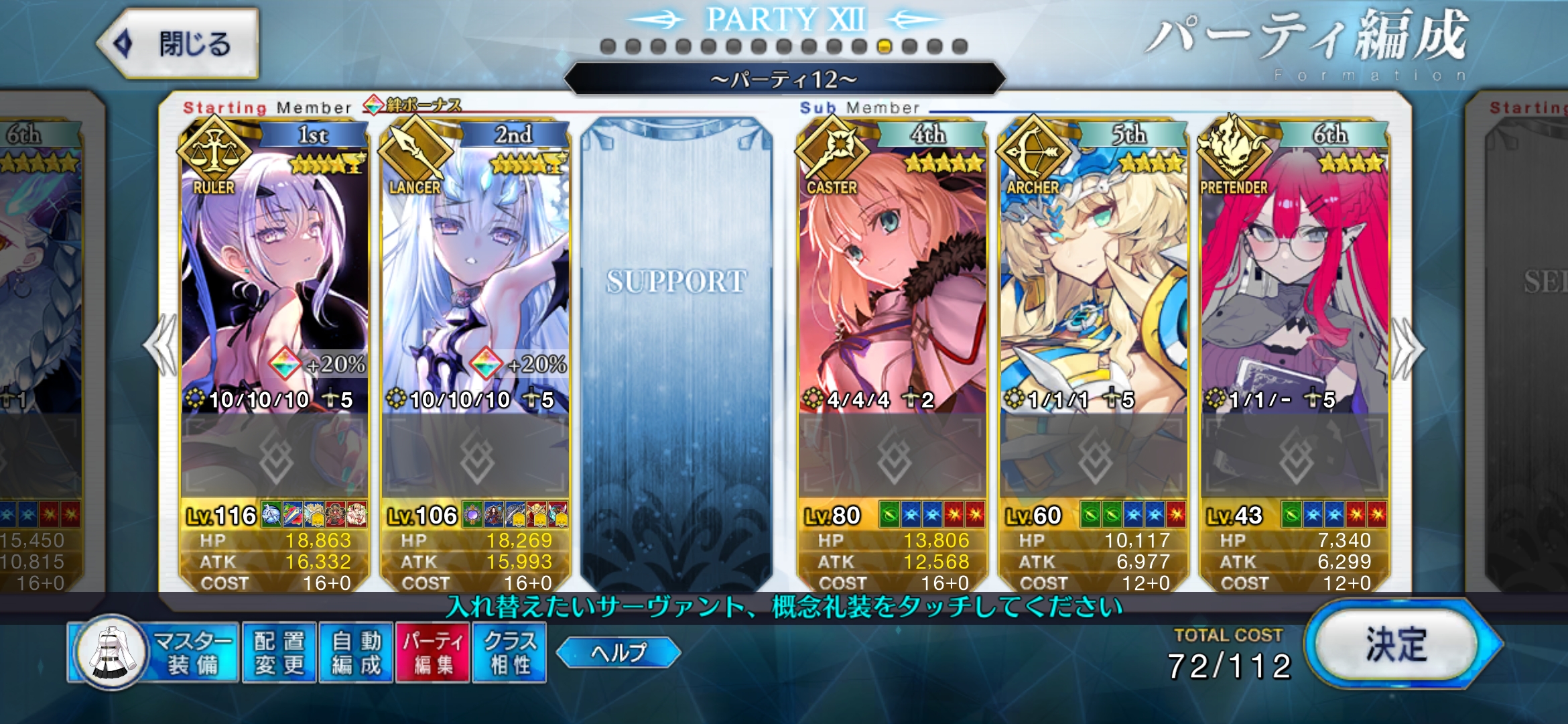The image size is (1568, 724).
Task: Open the ヘルプ help button
Action: (618, 652)
